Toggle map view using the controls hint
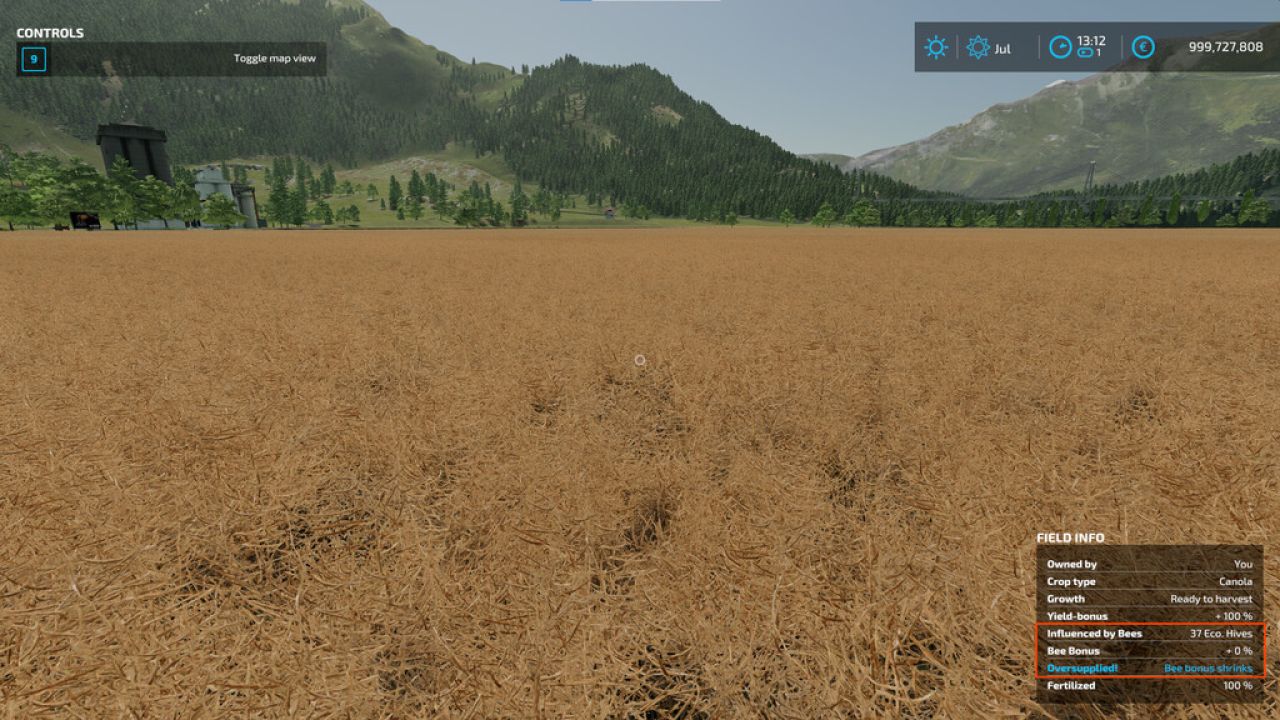Image resolution: width=1280 pixels, height=720 pixels. click(x=273, y=57)
